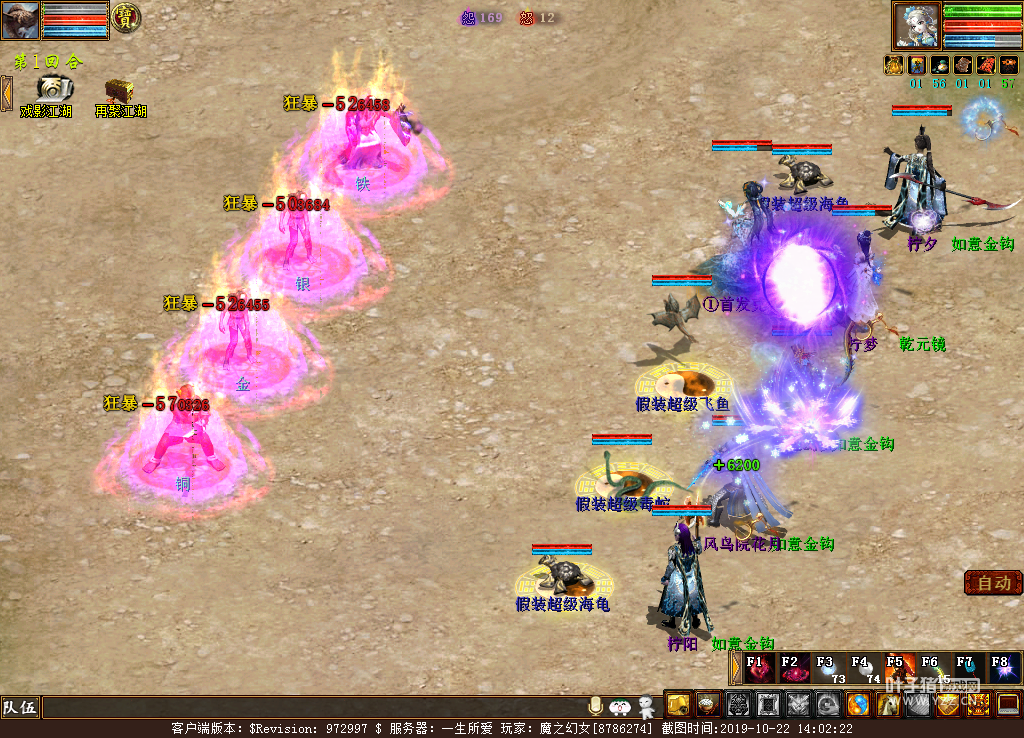
Task: Open the white-haired player character portrait
Action: tap(915, 25)
